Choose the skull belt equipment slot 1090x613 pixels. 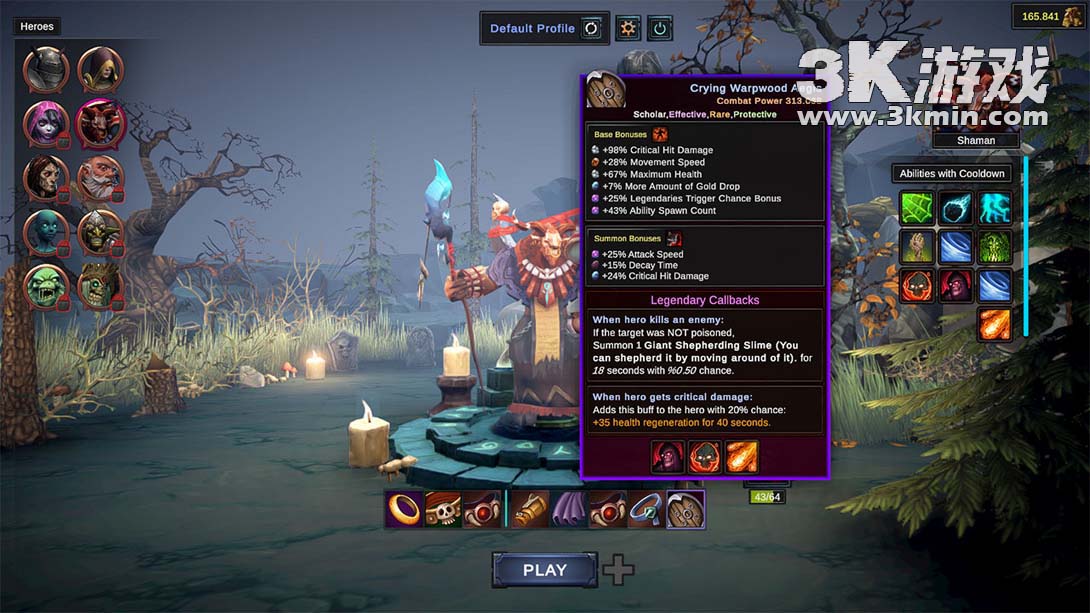[443, 509]
